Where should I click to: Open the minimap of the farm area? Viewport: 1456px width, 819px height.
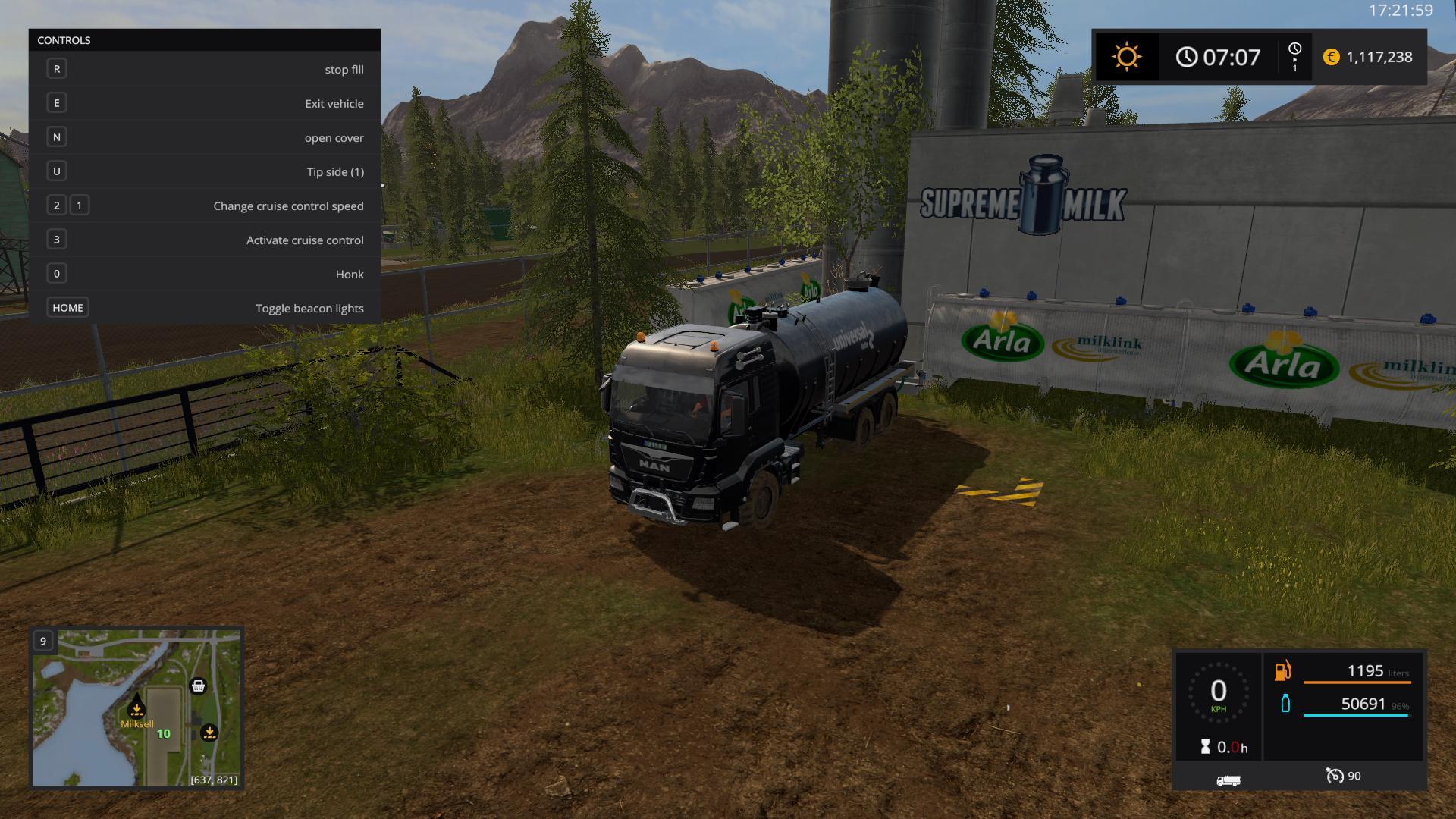pos(136,707)
